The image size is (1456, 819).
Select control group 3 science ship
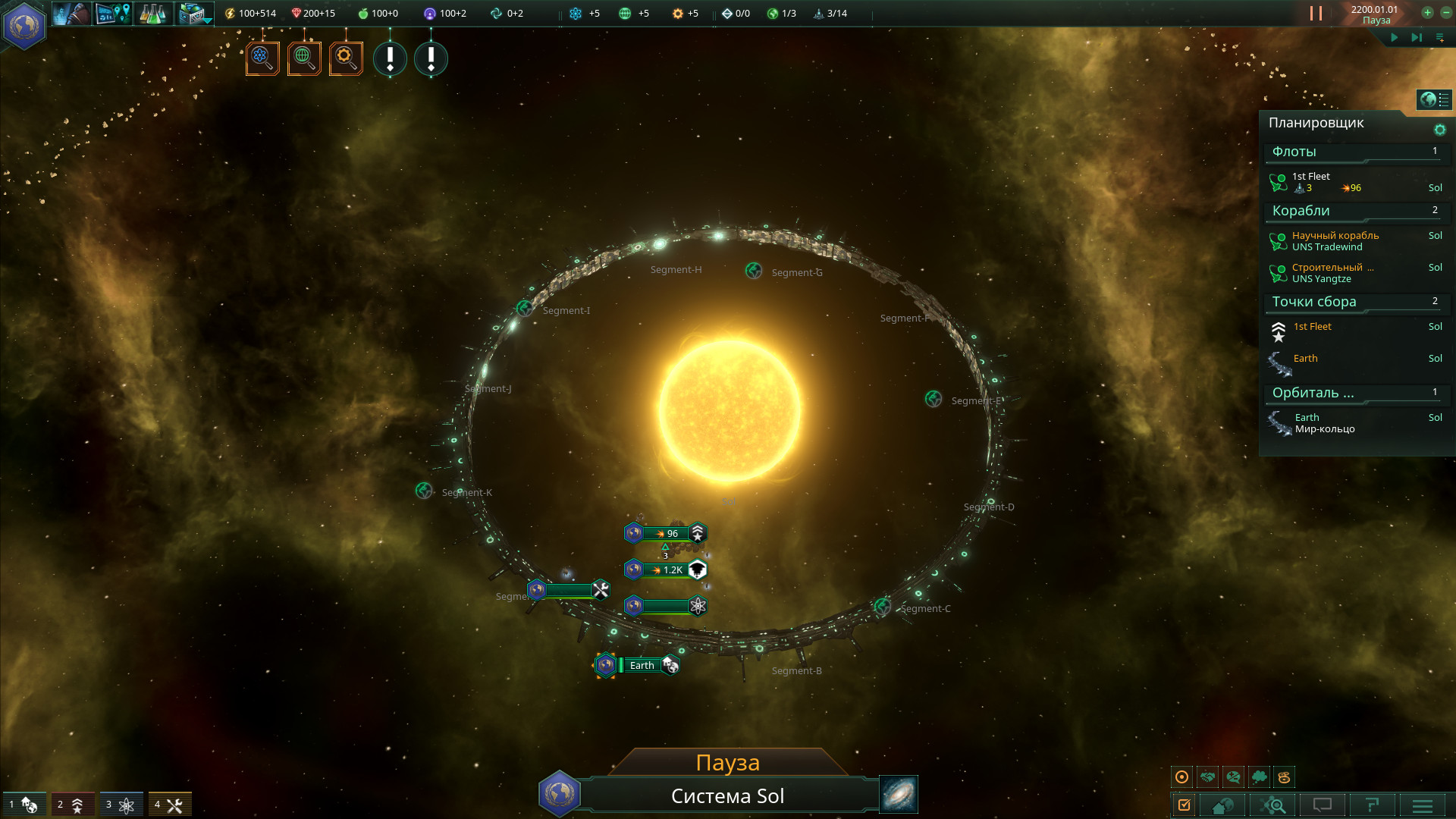(x=120, y=805)
